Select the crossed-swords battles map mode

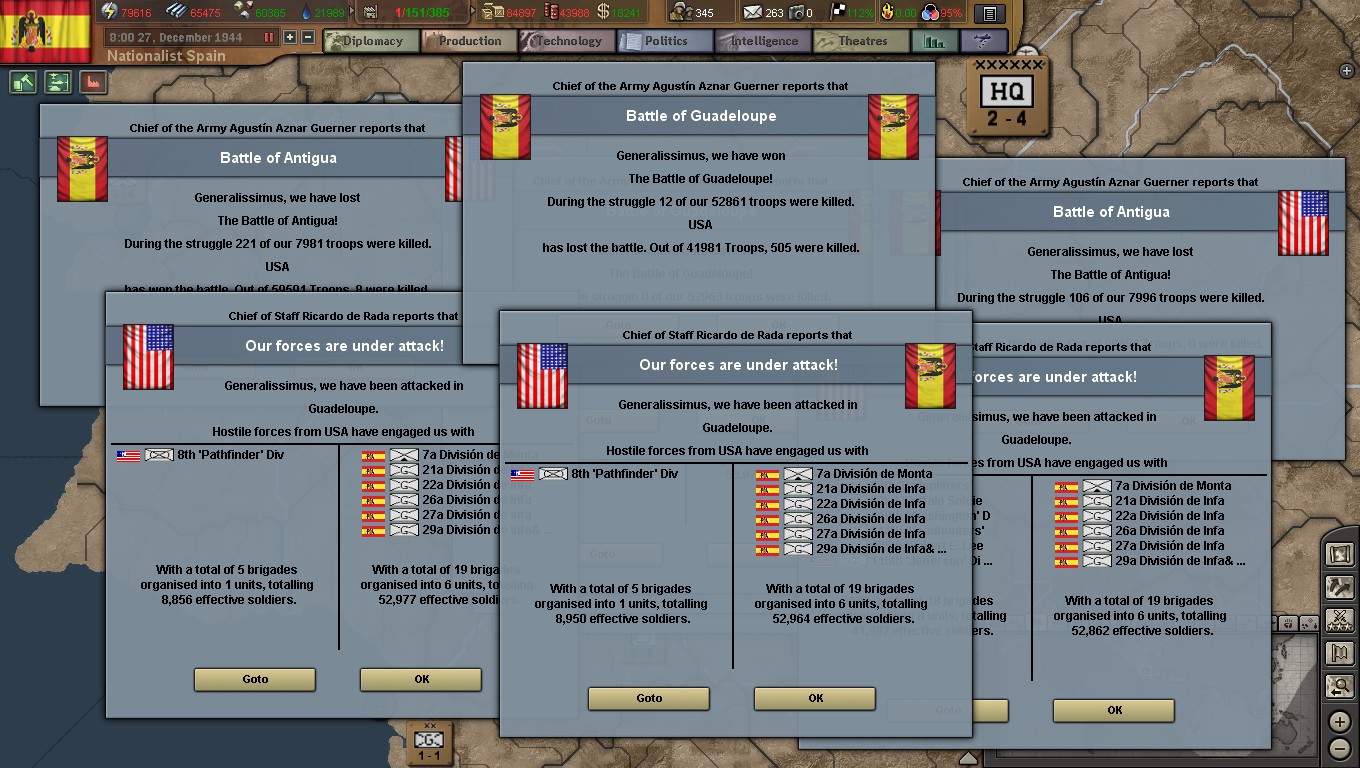(x=1341, y=619)
